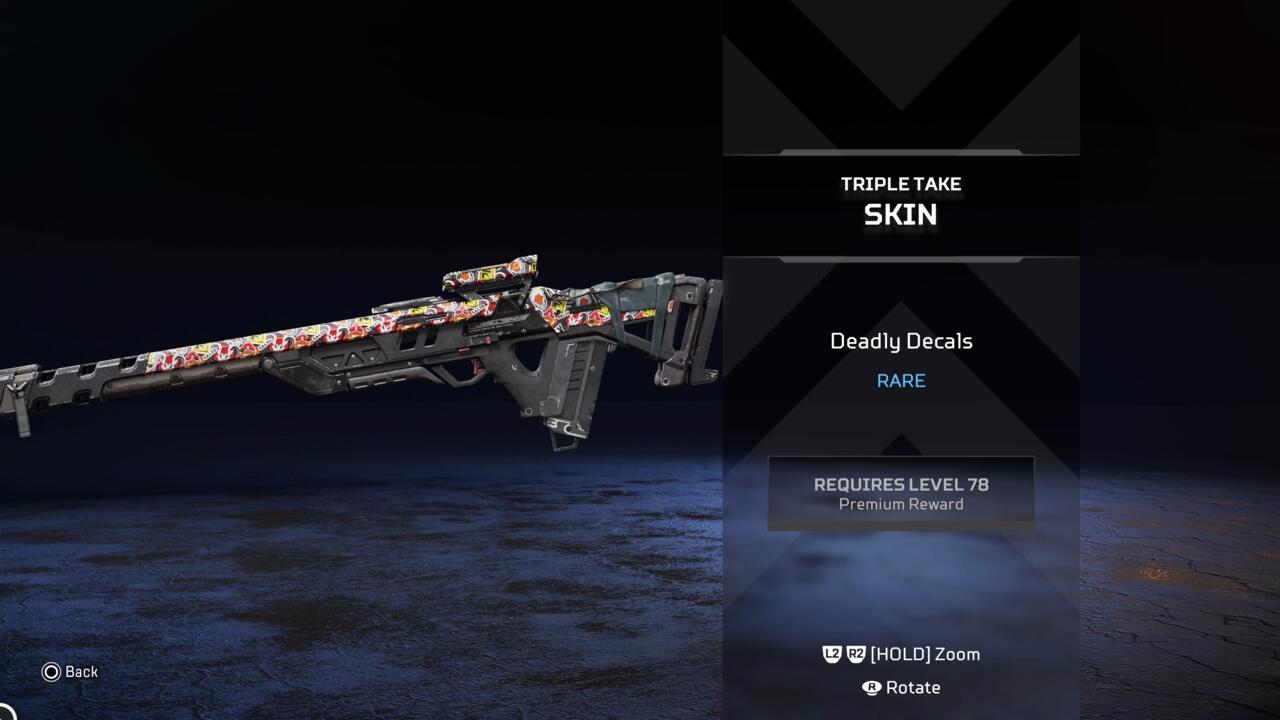
Task: Go back using the Back label
Action: (71, 672)
